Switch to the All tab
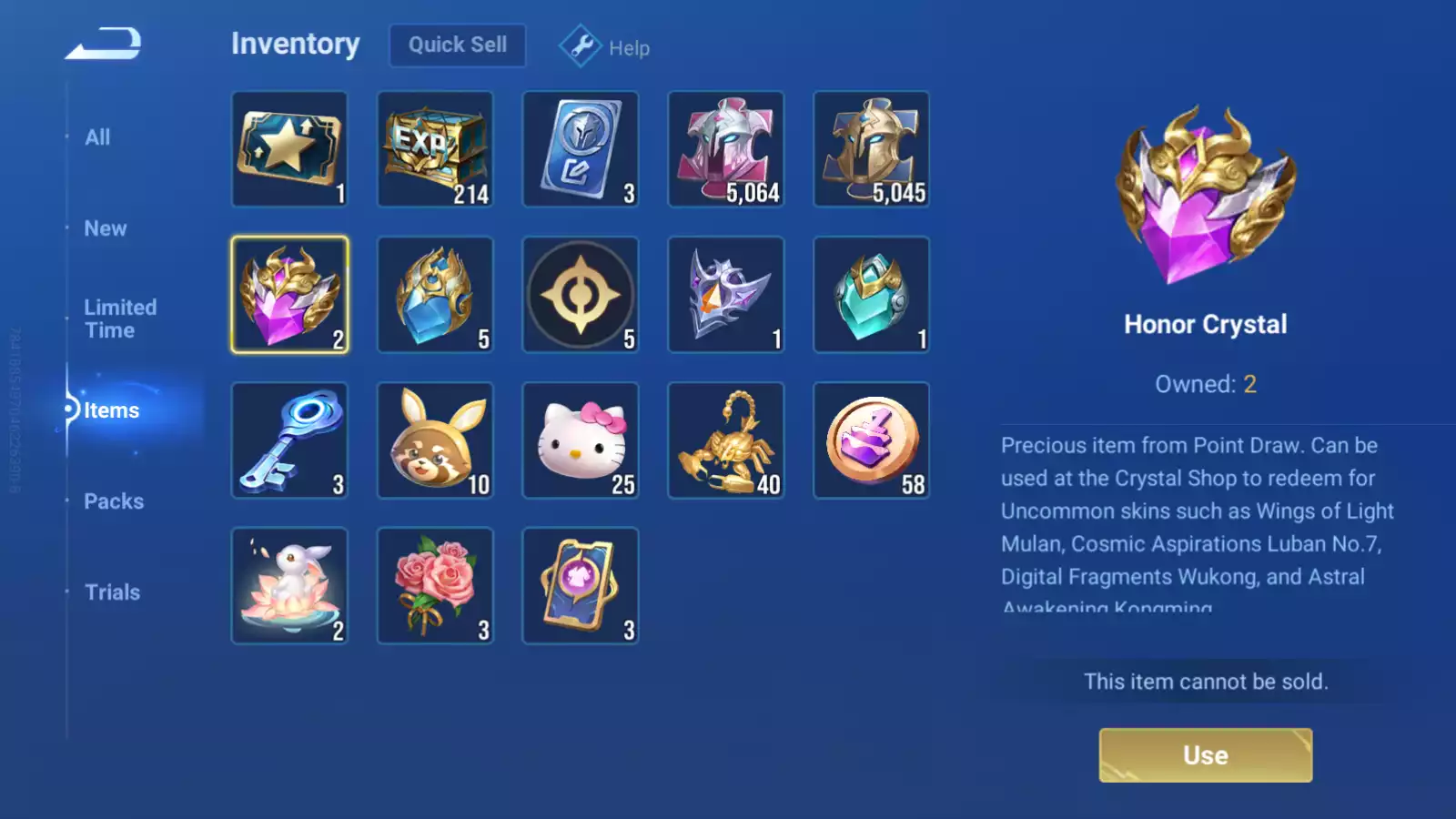1456x819 pixels. point(97,137)
